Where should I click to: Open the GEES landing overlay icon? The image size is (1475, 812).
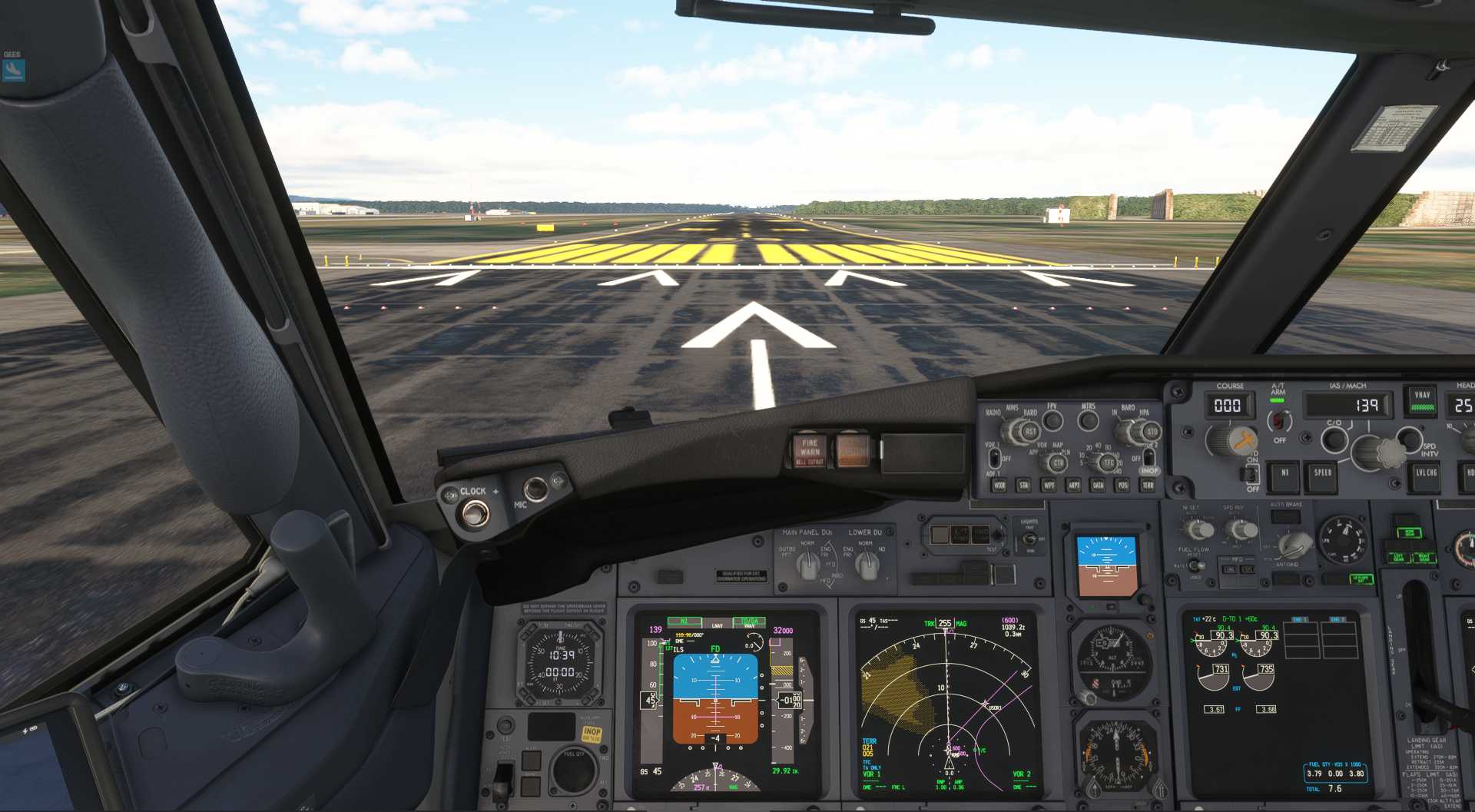[x=13, y=70]
